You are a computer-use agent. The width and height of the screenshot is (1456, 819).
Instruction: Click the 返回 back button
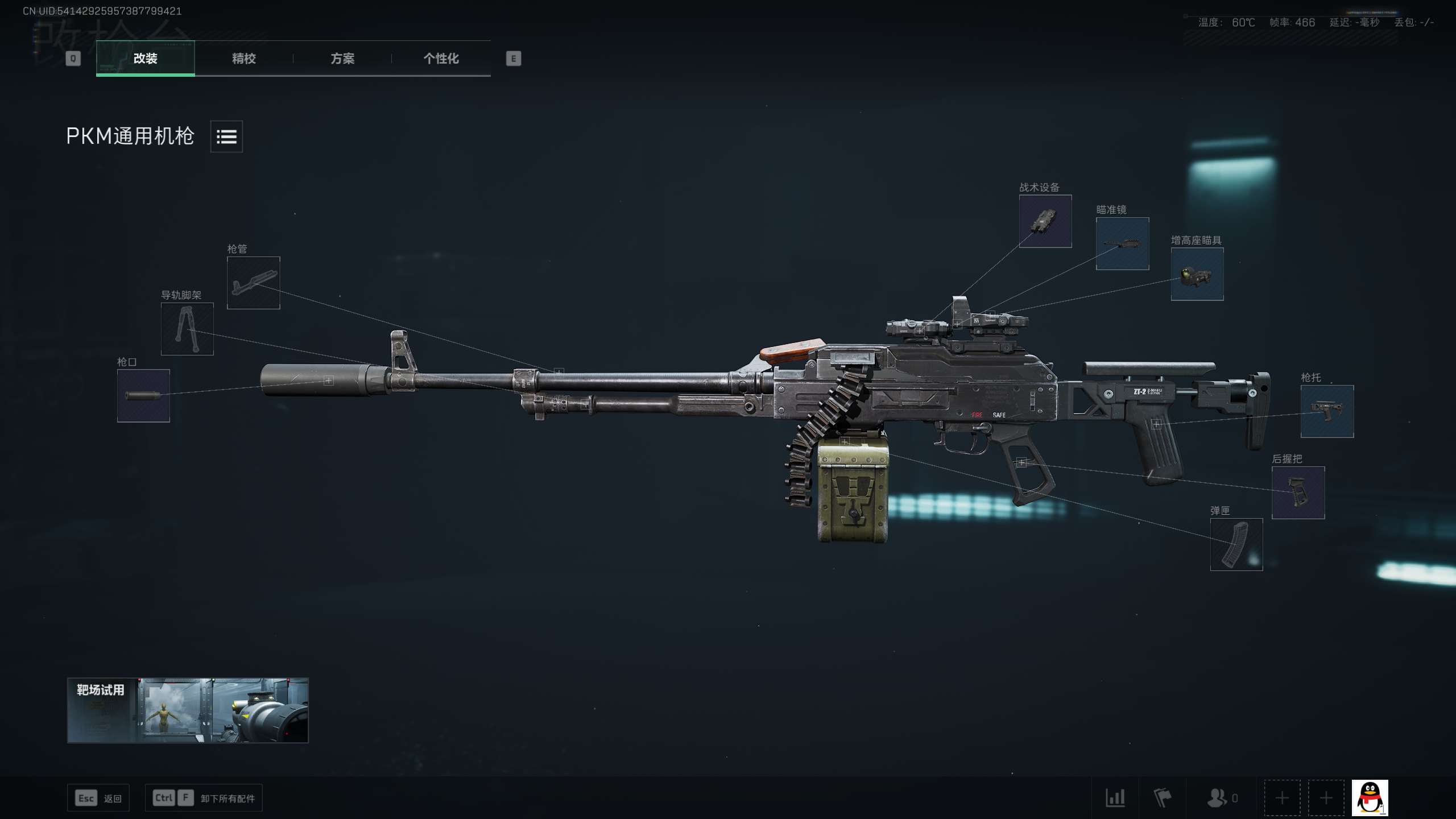click(x=98, y=798)
